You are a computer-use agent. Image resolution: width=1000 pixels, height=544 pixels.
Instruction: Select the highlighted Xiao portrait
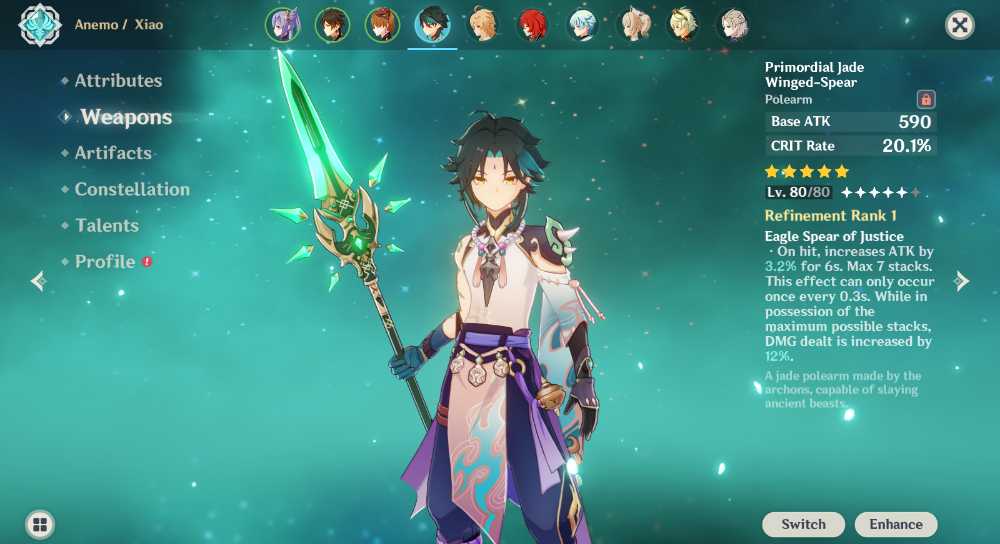tap(433, 25)
